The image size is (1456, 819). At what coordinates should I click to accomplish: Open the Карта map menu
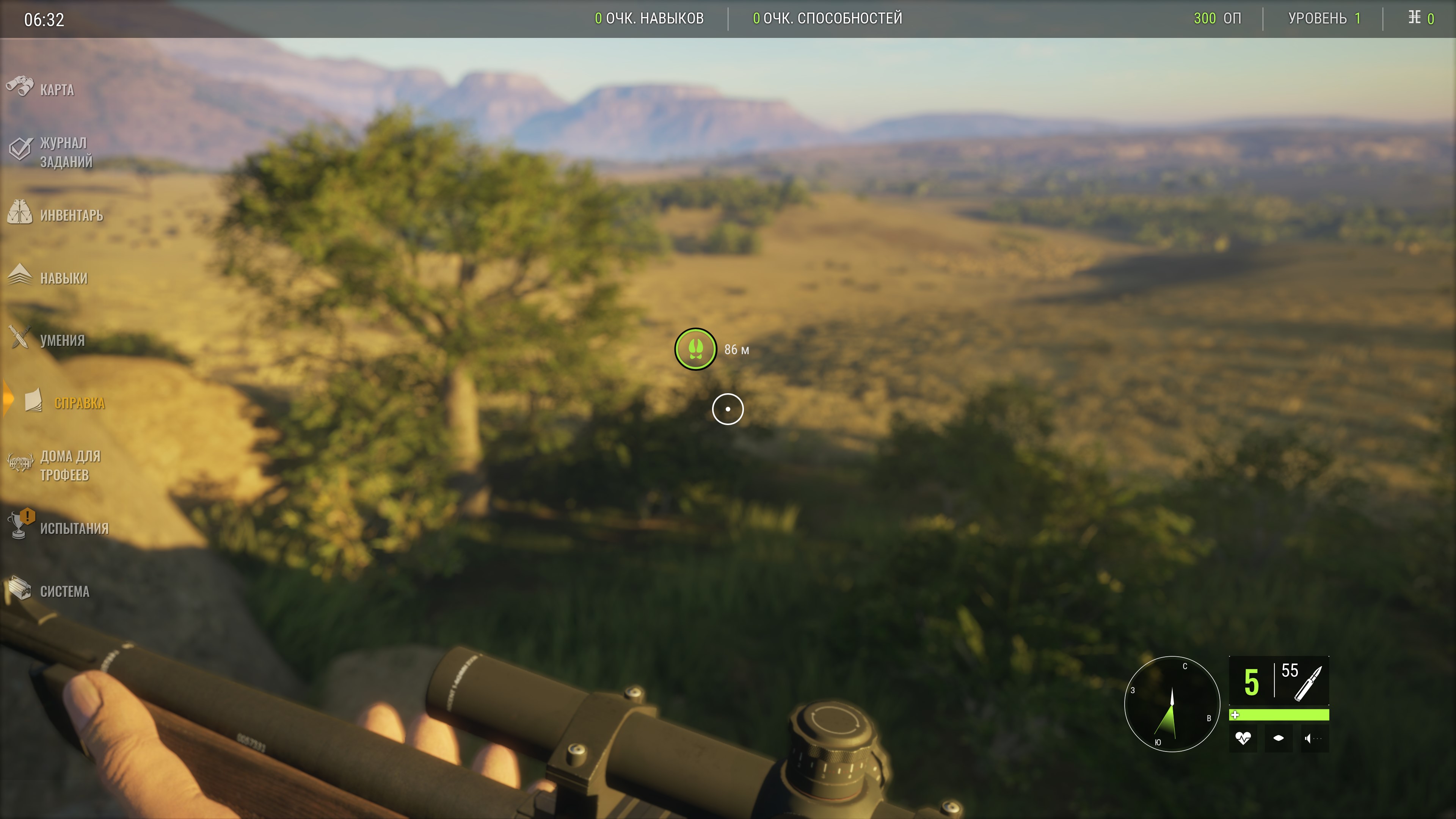[56, 90]
